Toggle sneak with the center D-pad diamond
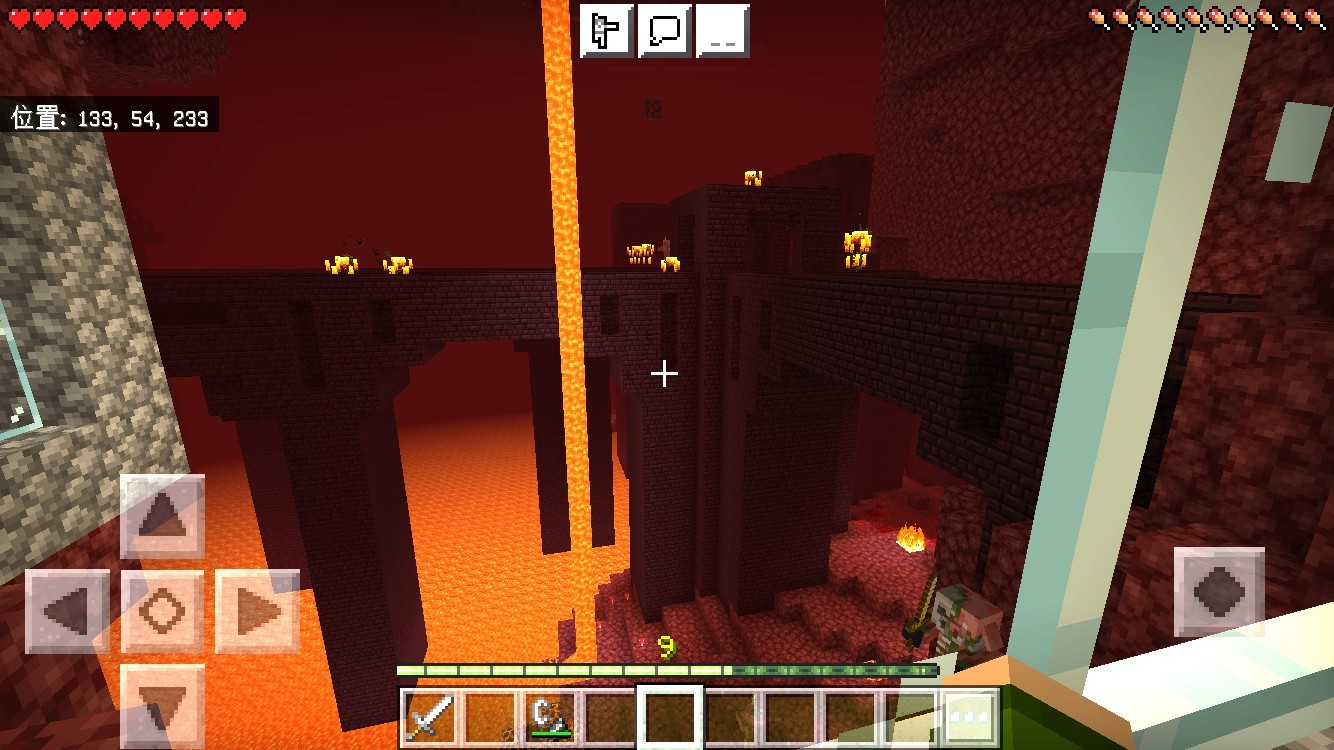The height and width of the screenshot is (750, 1334). tap(163, 614)
